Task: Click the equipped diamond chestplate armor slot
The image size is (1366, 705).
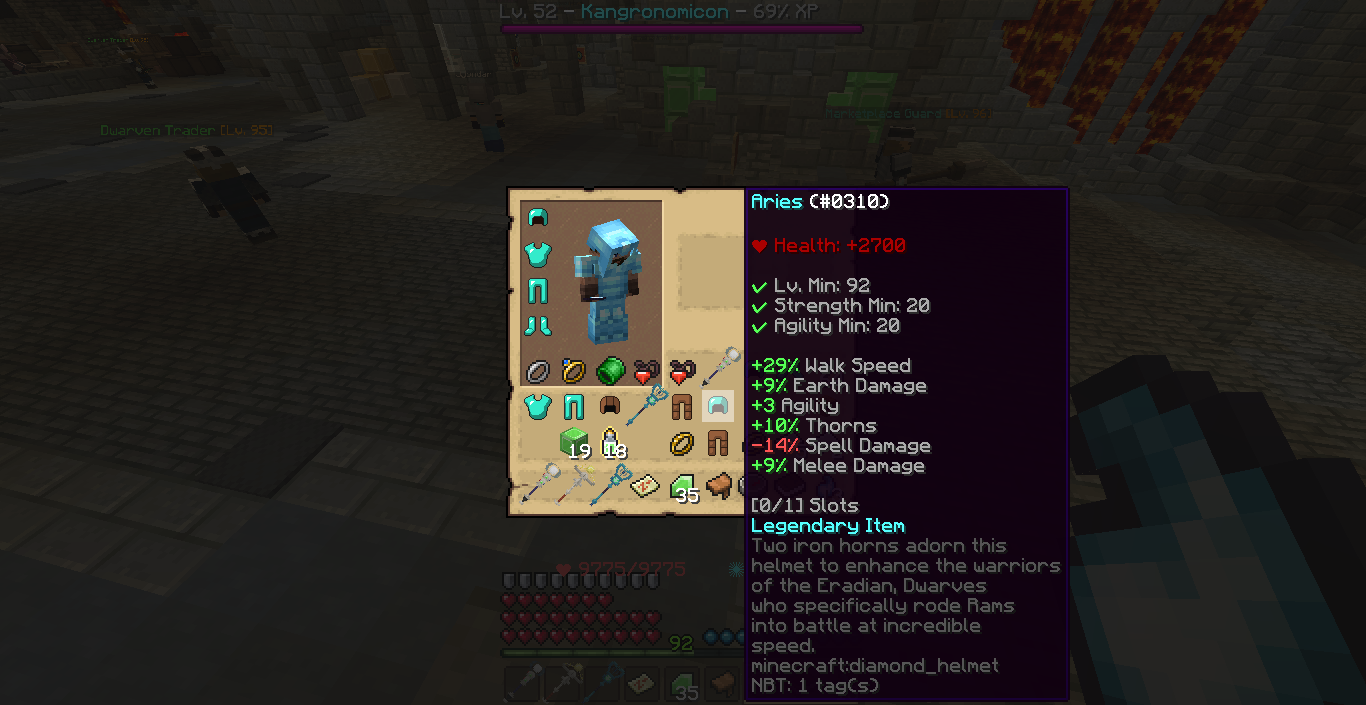Action: (538, 253)
